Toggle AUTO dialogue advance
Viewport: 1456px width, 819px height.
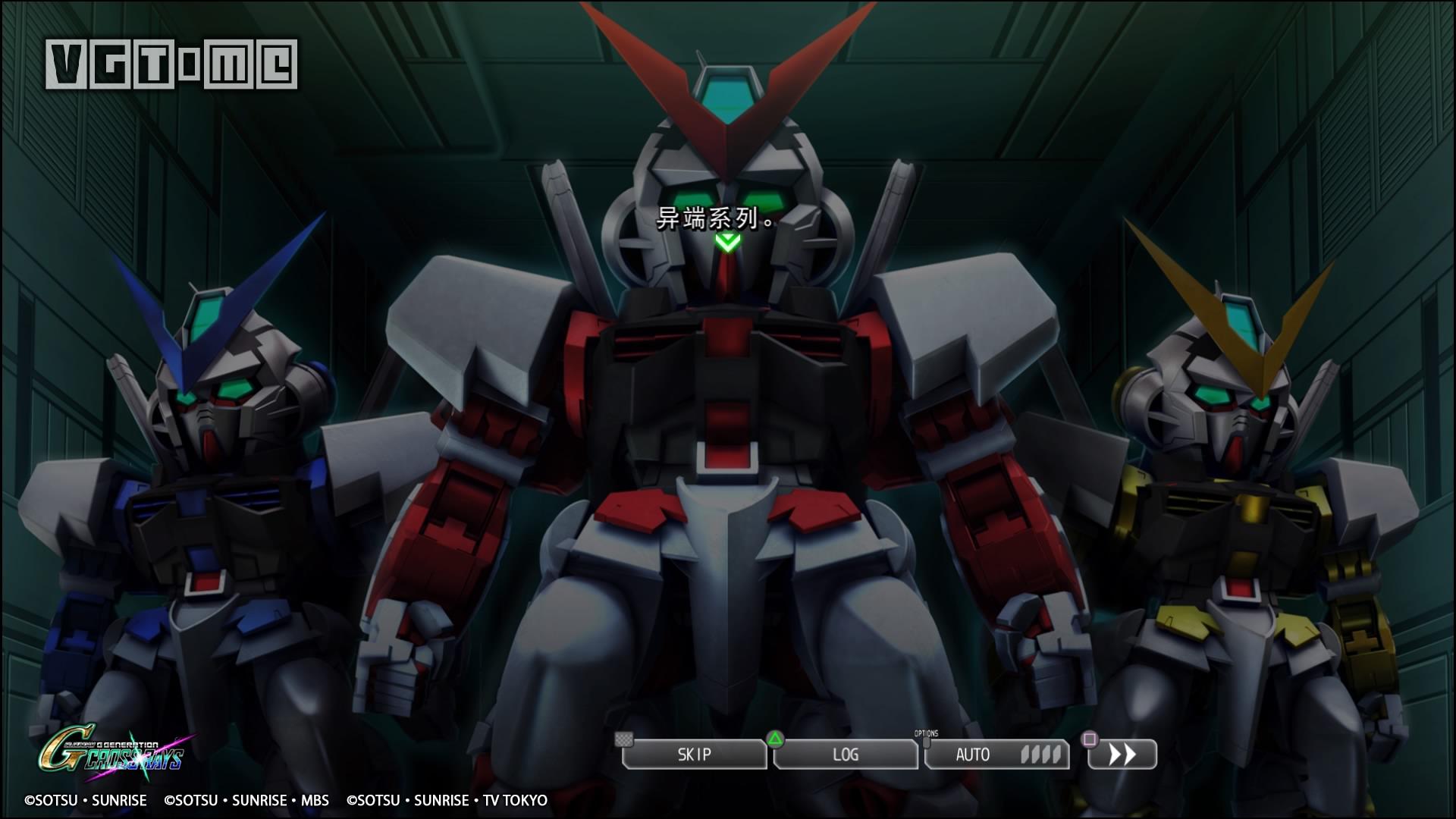pos(996,755)
